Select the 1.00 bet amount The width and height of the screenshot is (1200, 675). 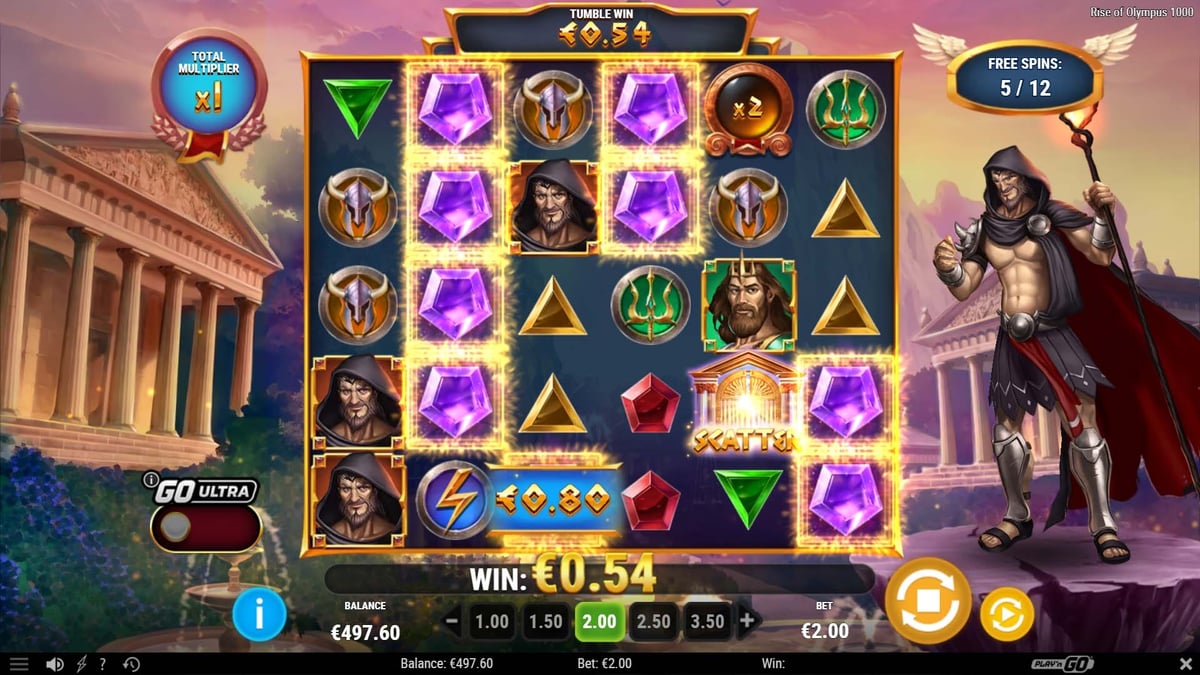pos(492,621)
